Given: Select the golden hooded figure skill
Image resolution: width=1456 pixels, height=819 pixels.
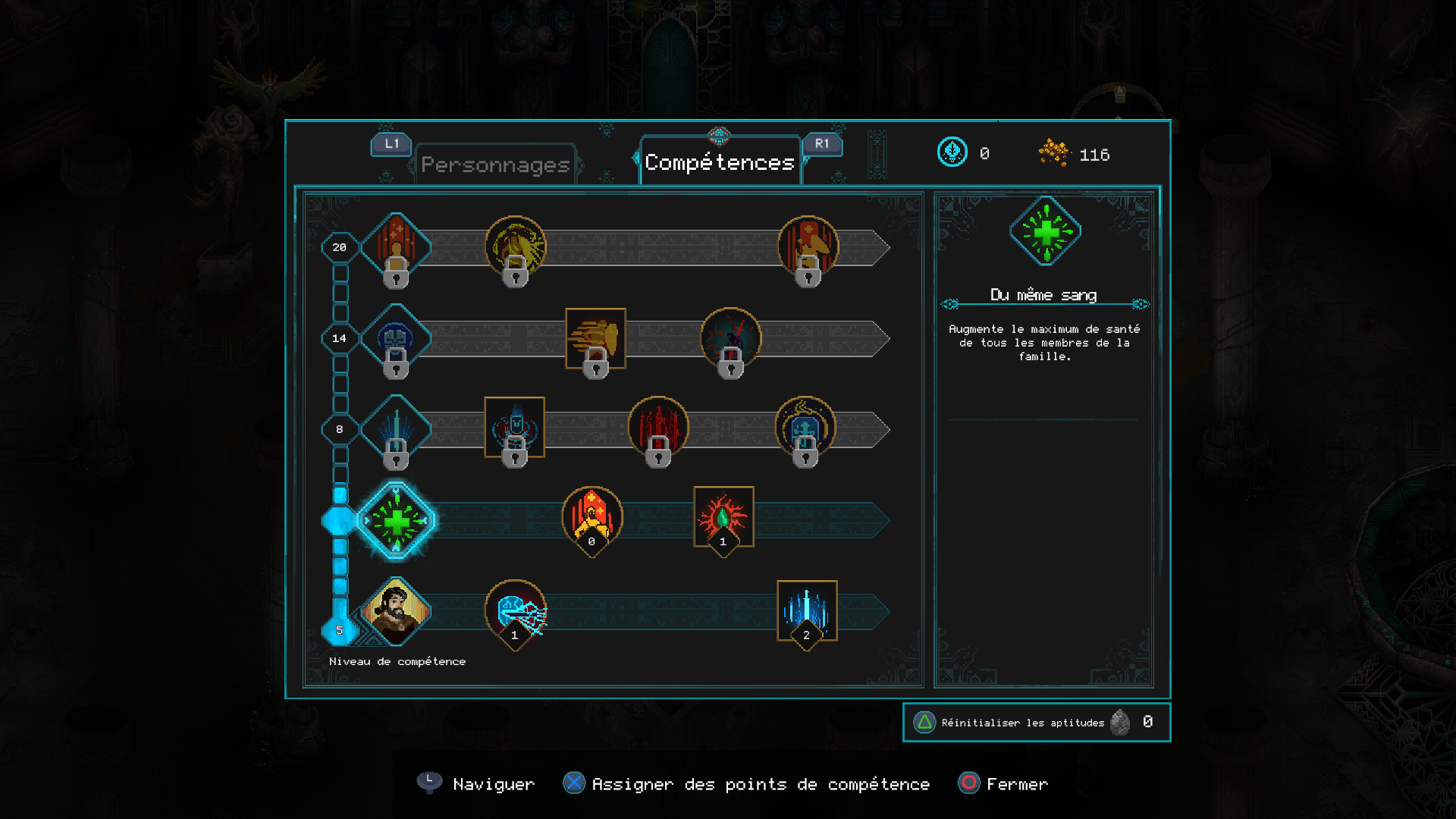Looking at the screenshot, I should pos(592,517).
